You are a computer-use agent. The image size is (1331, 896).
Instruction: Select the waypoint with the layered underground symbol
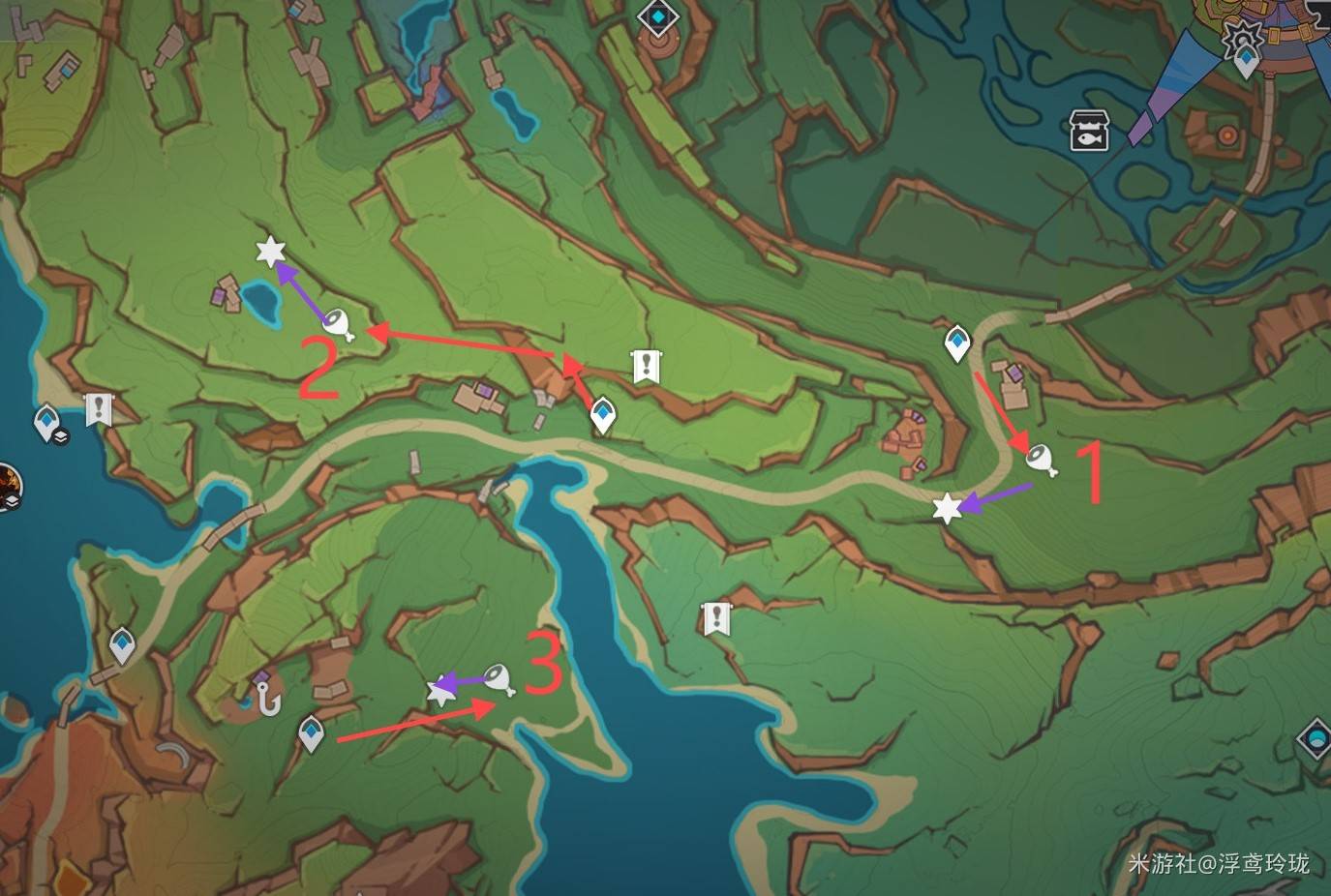click(x=47, y=423)
